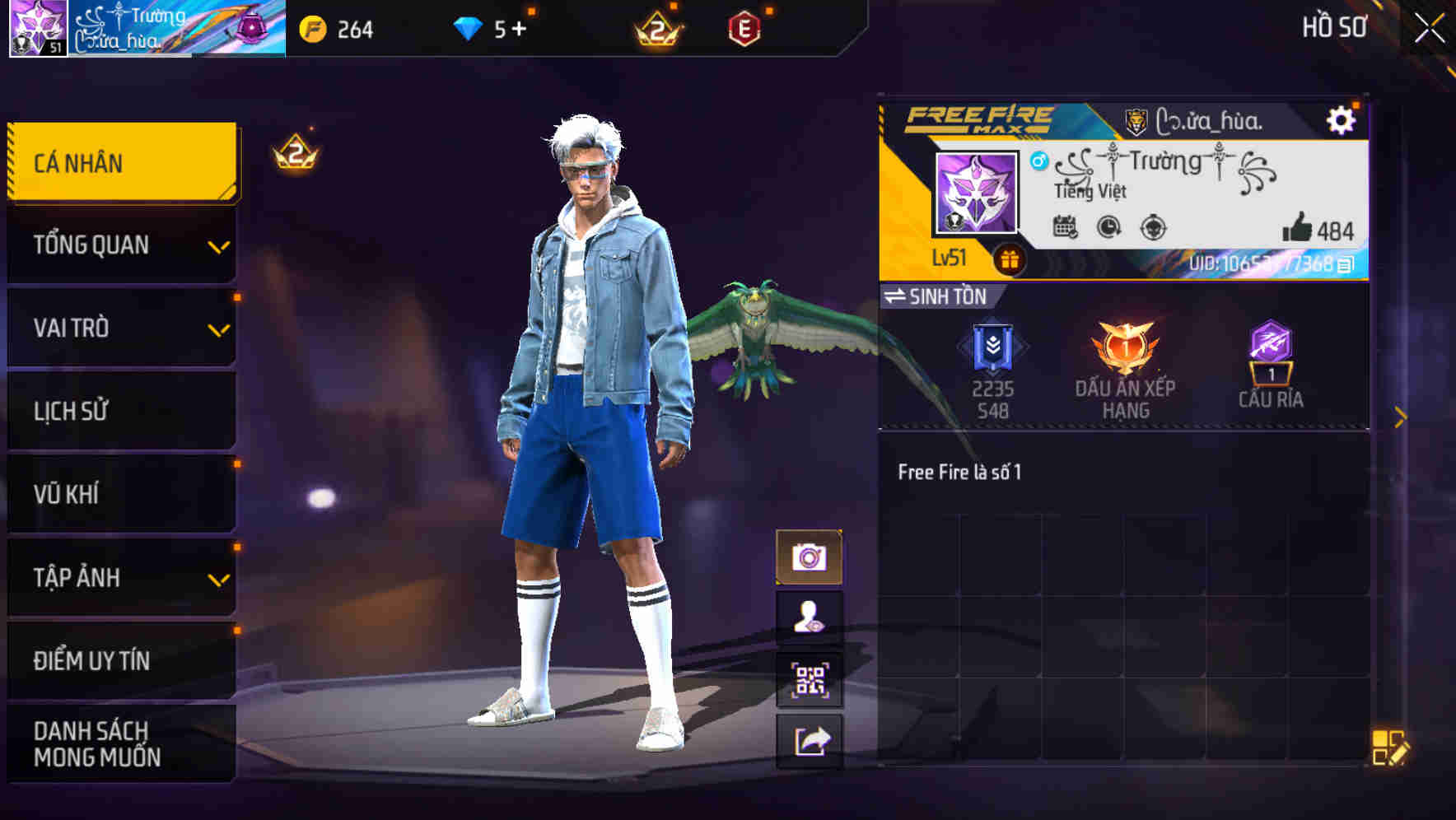
Task: Expand the TẬP ẢNH section
Action: (x=120, y=578)
